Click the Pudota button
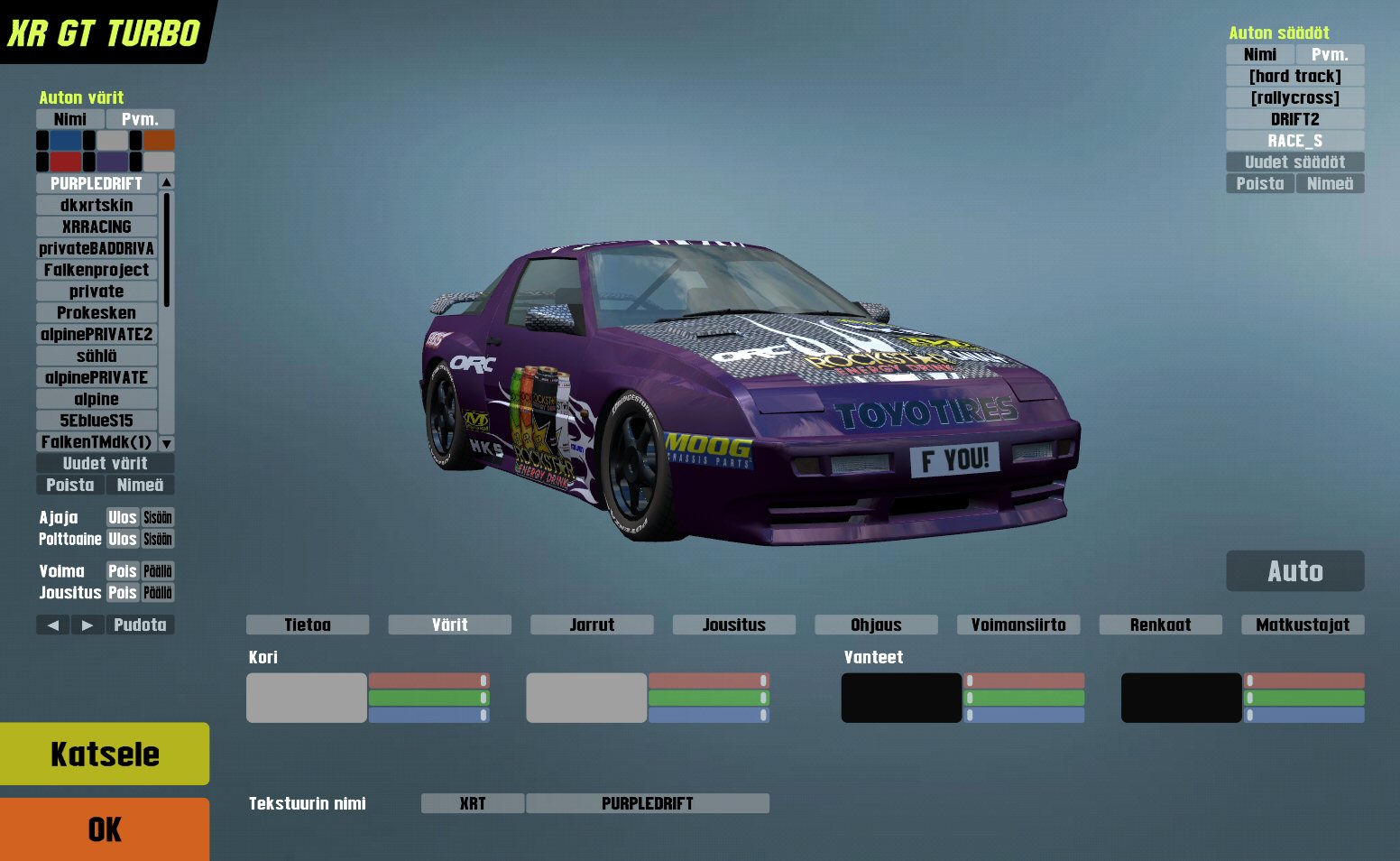The height and width of the screenshot is (861, 1400). [140, 625]
